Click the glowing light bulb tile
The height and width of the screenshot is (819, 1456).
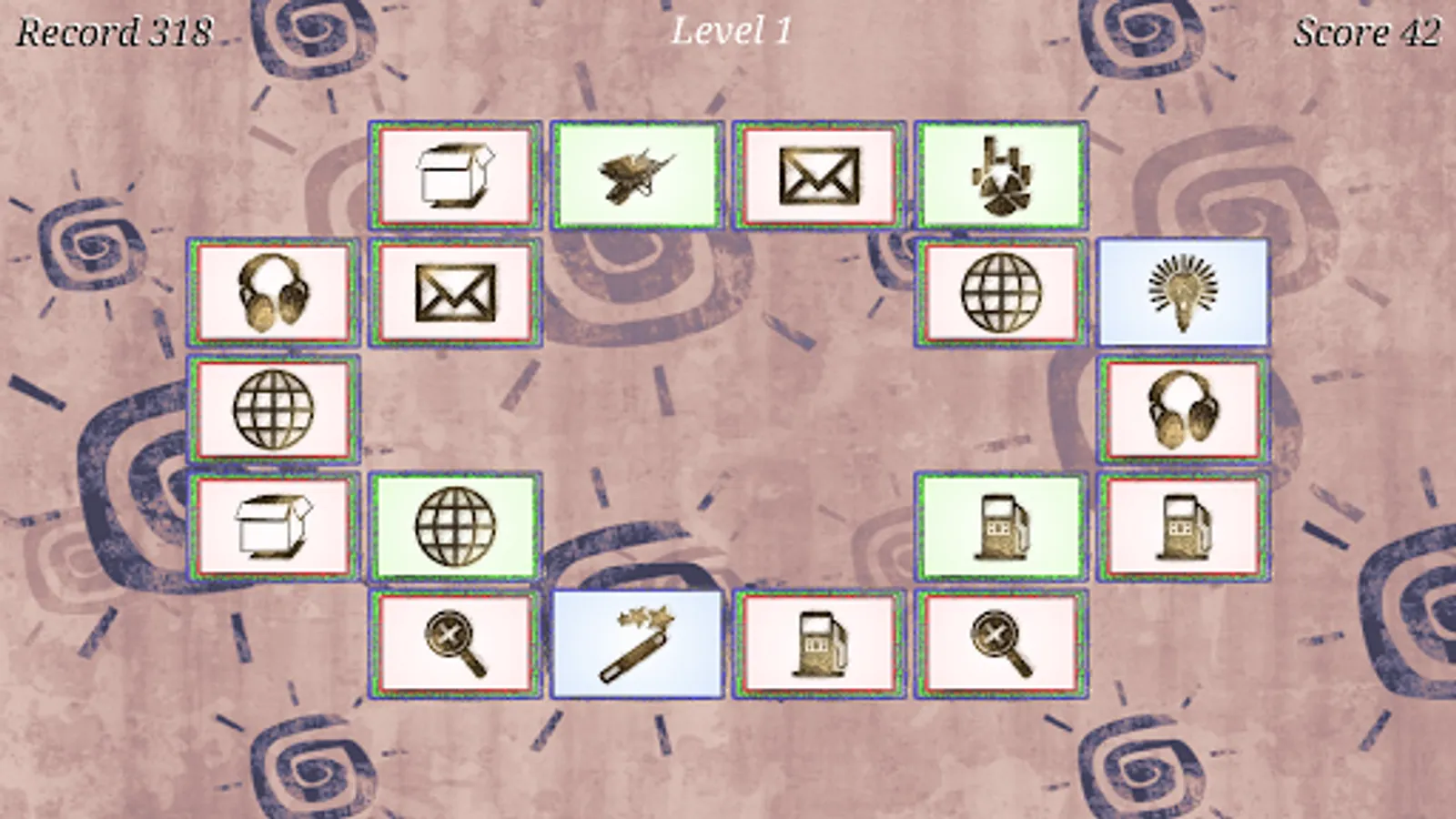(x=1182, y=293)
